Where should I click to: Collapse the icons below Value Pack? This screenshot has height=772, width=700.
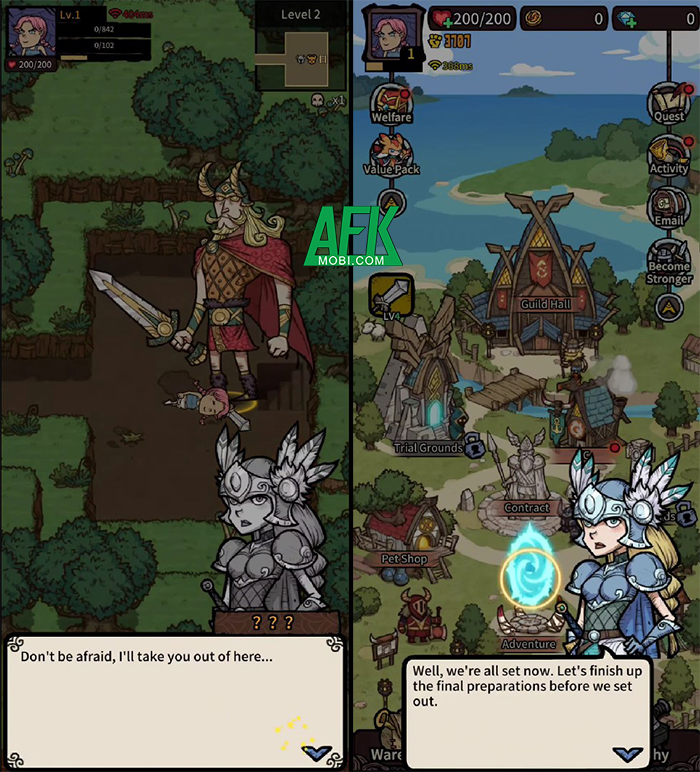click(391, 204)
